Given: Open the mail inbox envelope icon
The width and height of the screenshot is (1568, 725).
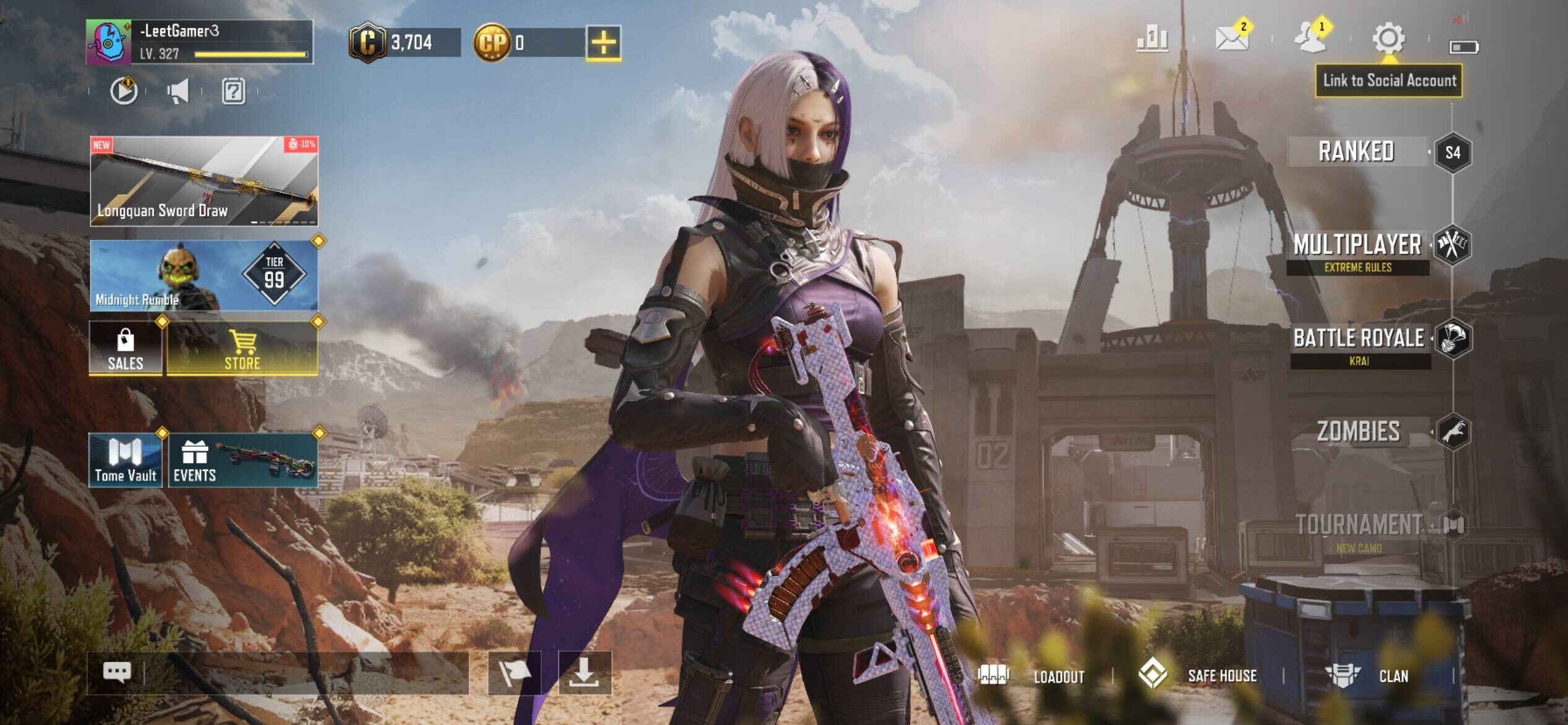Looking at the screenshot, I should tap(1231, 38).
